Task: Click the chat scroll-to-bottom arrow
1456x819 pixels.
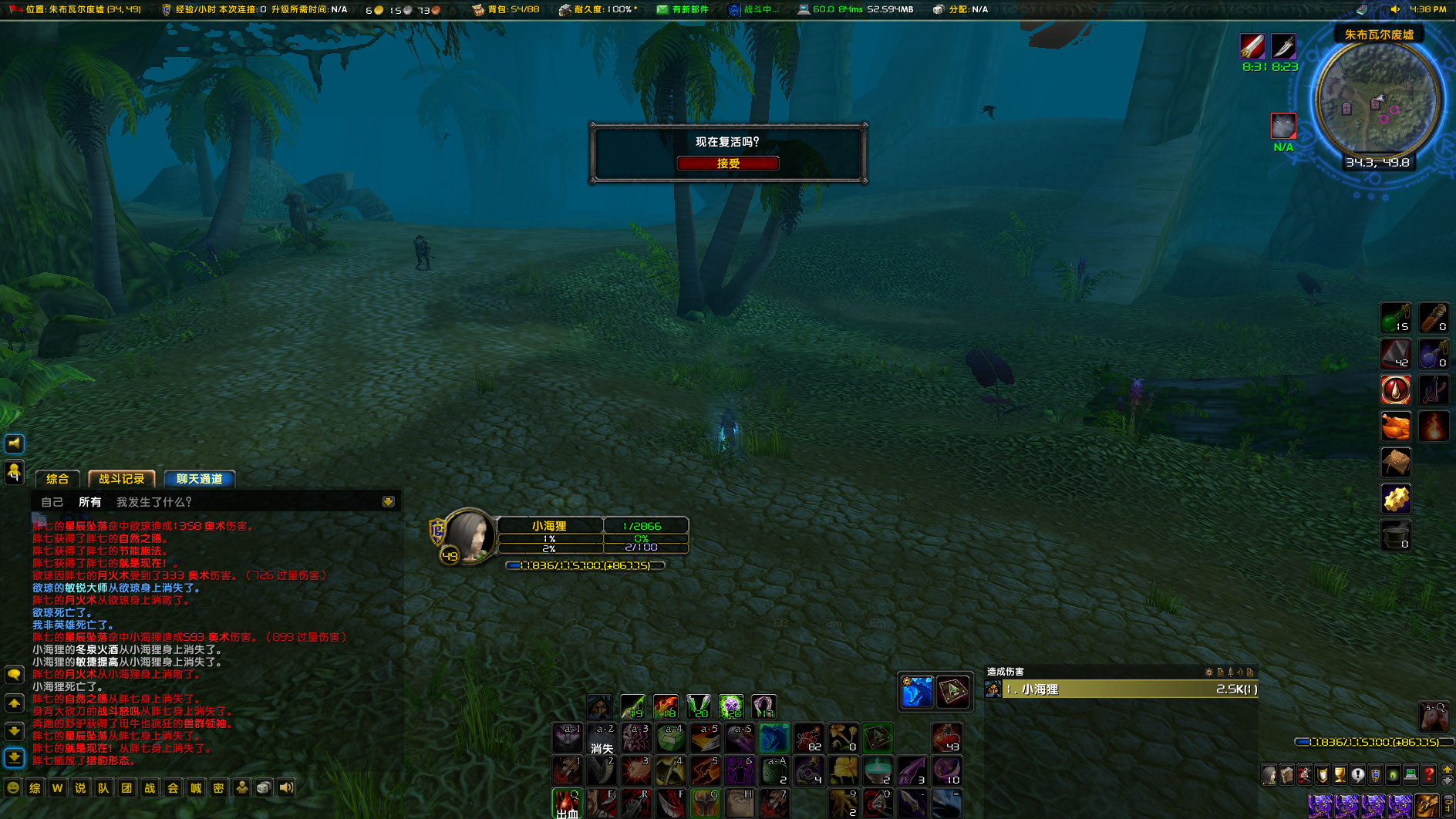Action: (x=15, y=758)
